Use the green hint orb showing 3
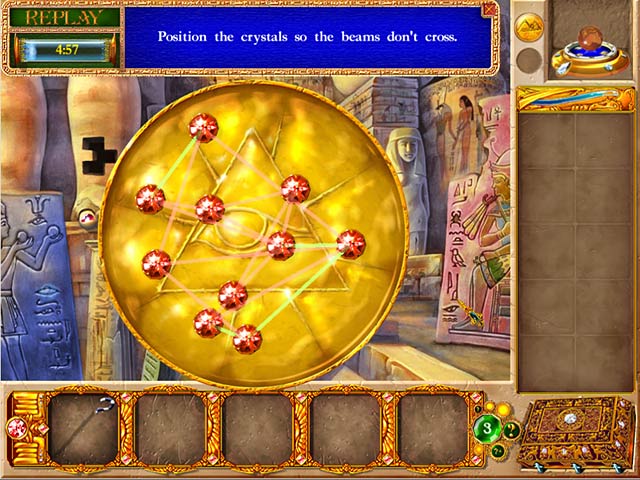640x480 pixels. pyautogui.click(x=487, y=429)
